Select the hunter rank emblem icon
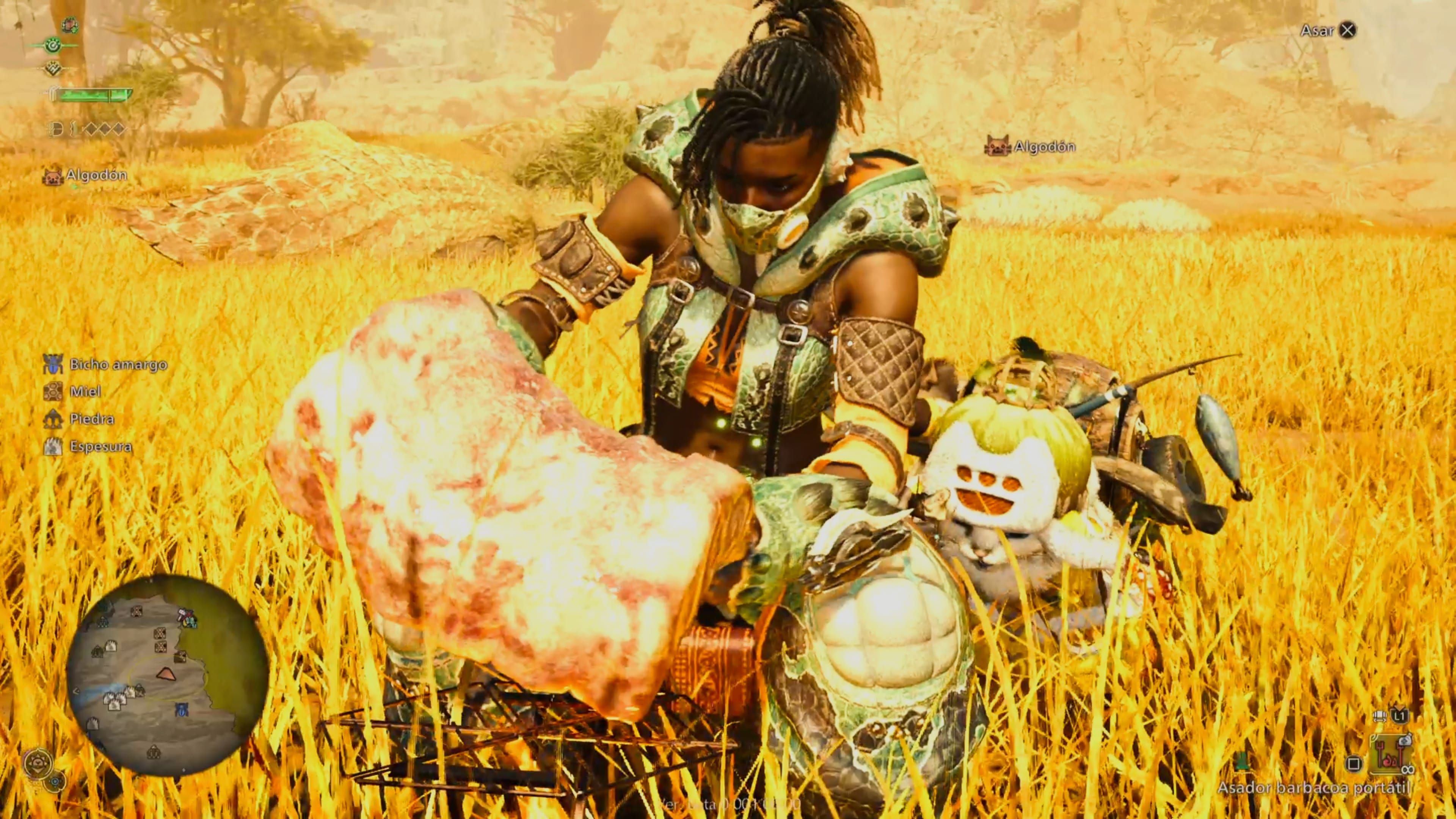 click(x=54, y=68)
